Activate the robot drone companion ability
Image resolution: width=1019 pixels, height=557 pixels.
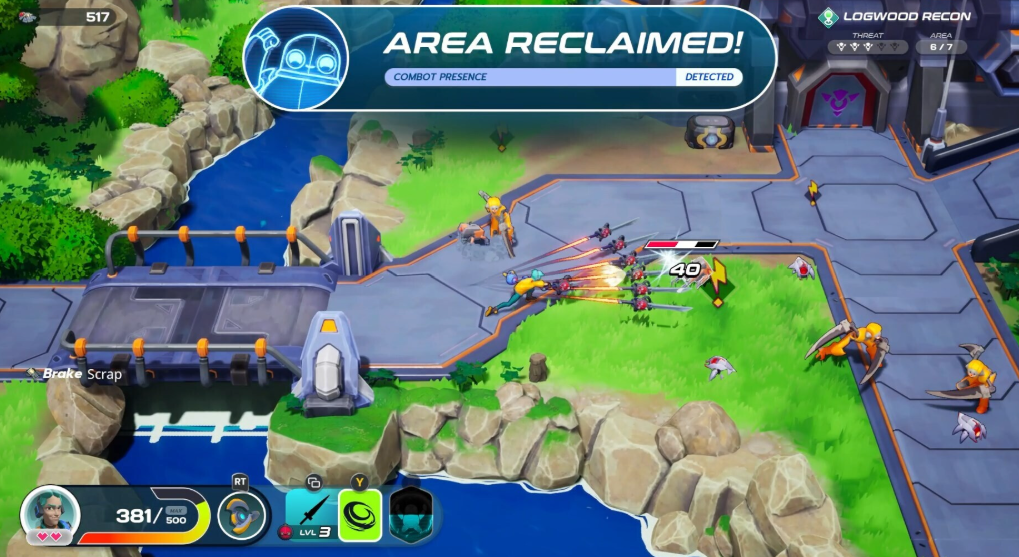(243, 515)
